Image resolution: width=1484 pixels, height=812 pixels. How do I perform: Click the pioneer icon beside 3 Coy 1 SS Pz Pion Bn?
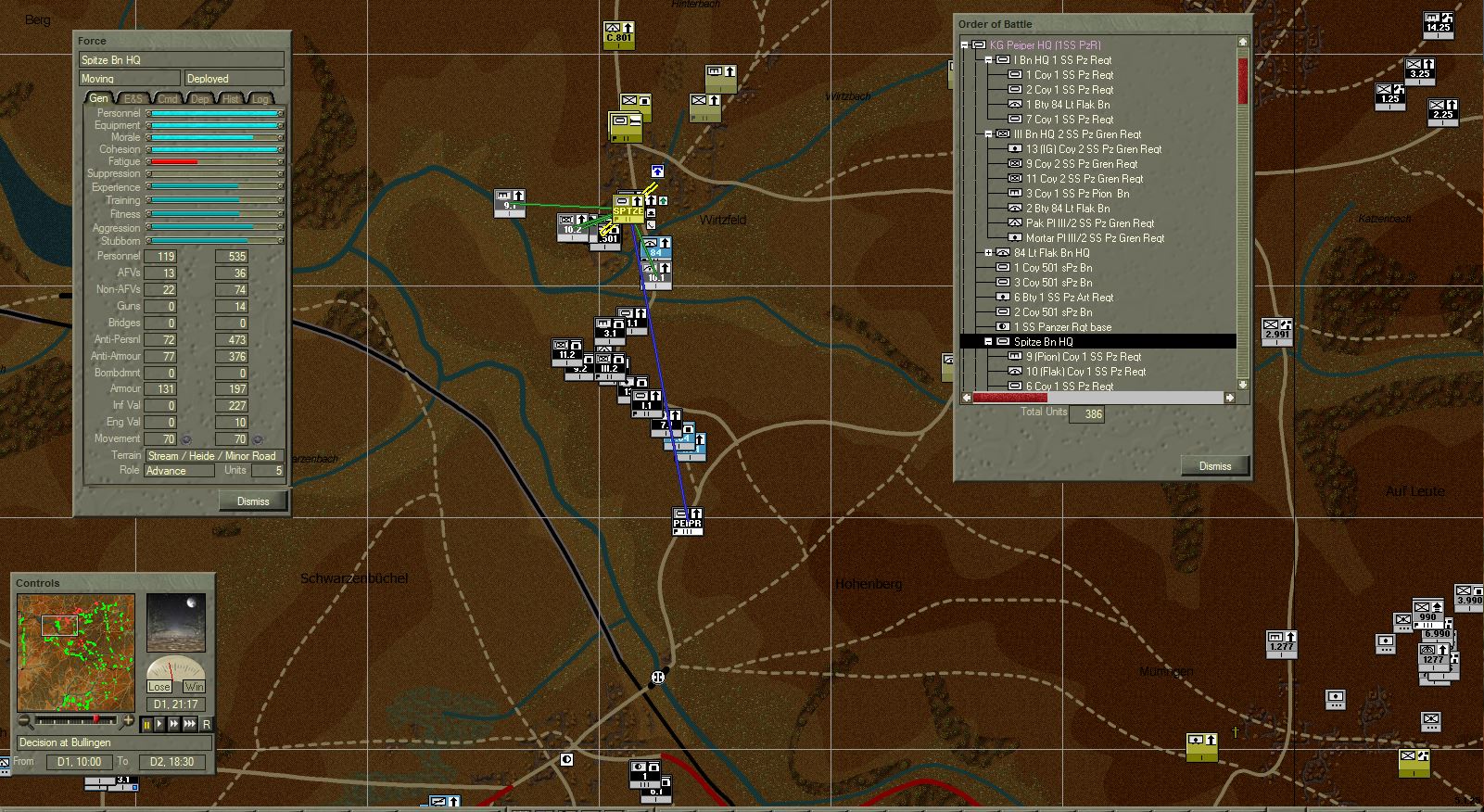[x=1016, y=194]
